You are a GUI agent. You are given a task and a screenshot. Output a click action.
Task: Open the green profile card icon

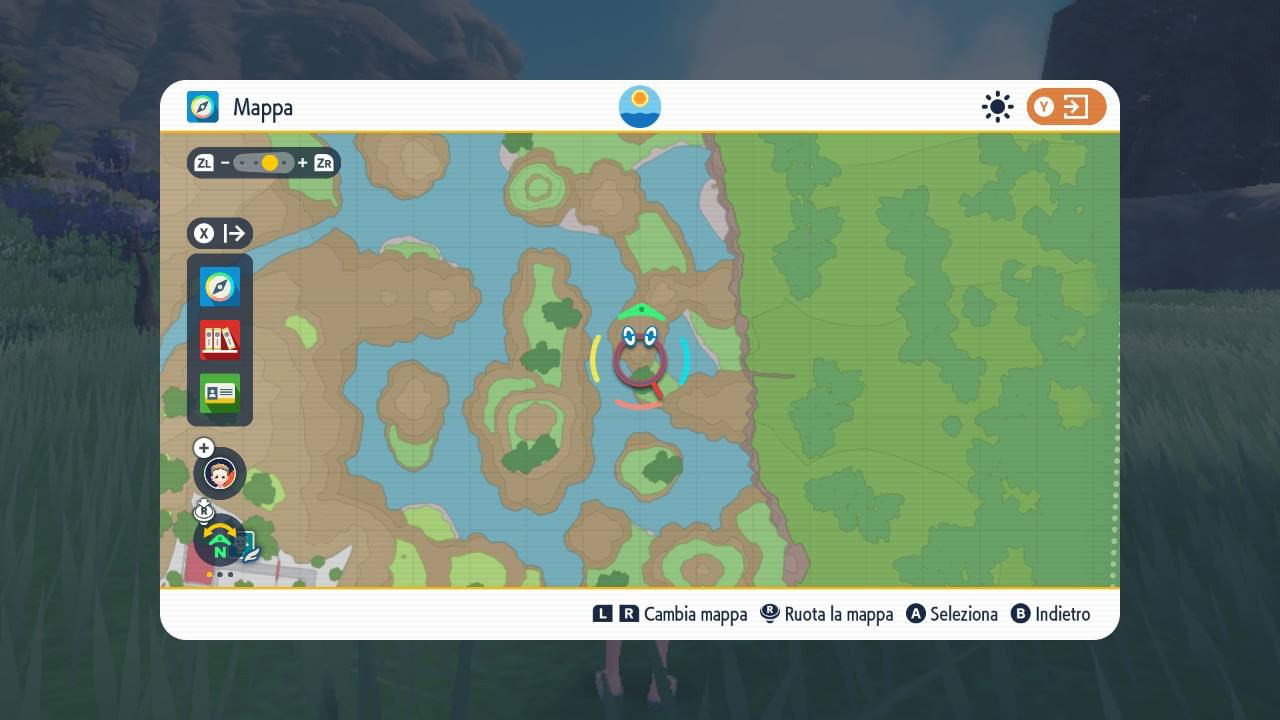tap(219, 394)
